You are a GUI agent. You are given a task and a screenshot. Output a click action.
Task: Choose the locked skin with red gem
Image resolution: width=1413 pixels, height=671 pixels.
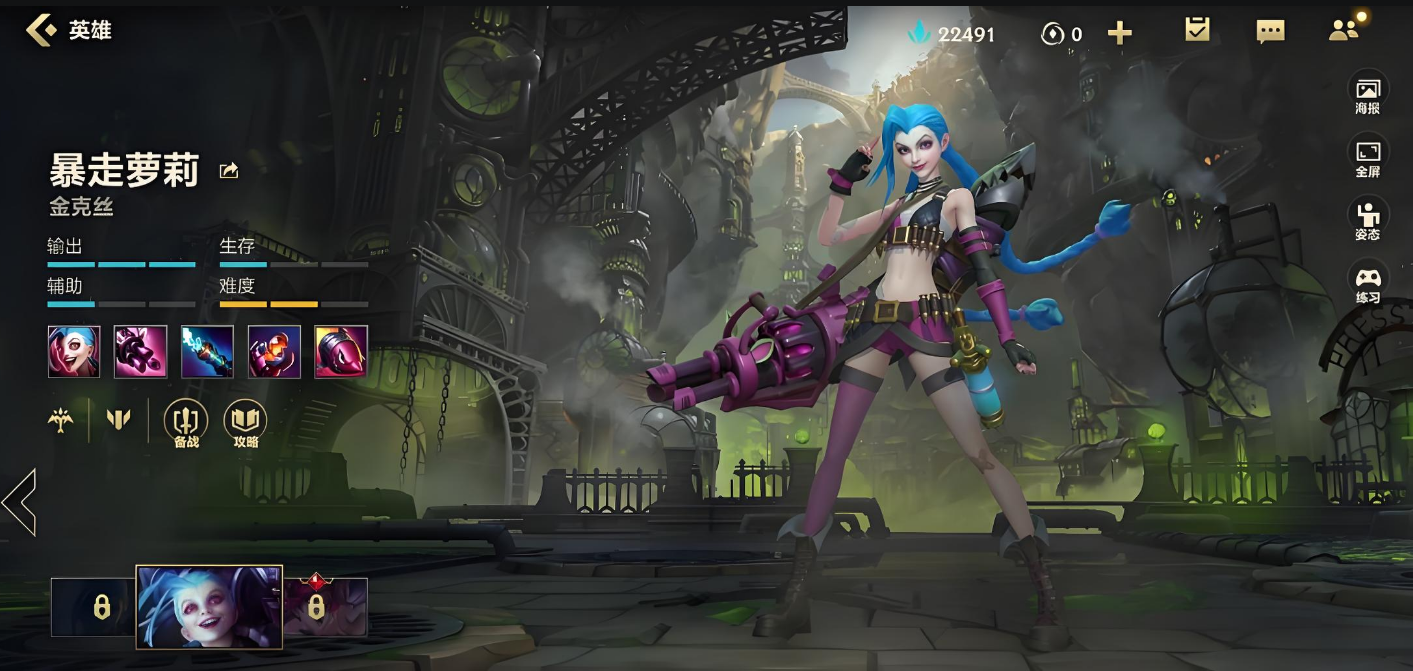click(x=317, y=606)
